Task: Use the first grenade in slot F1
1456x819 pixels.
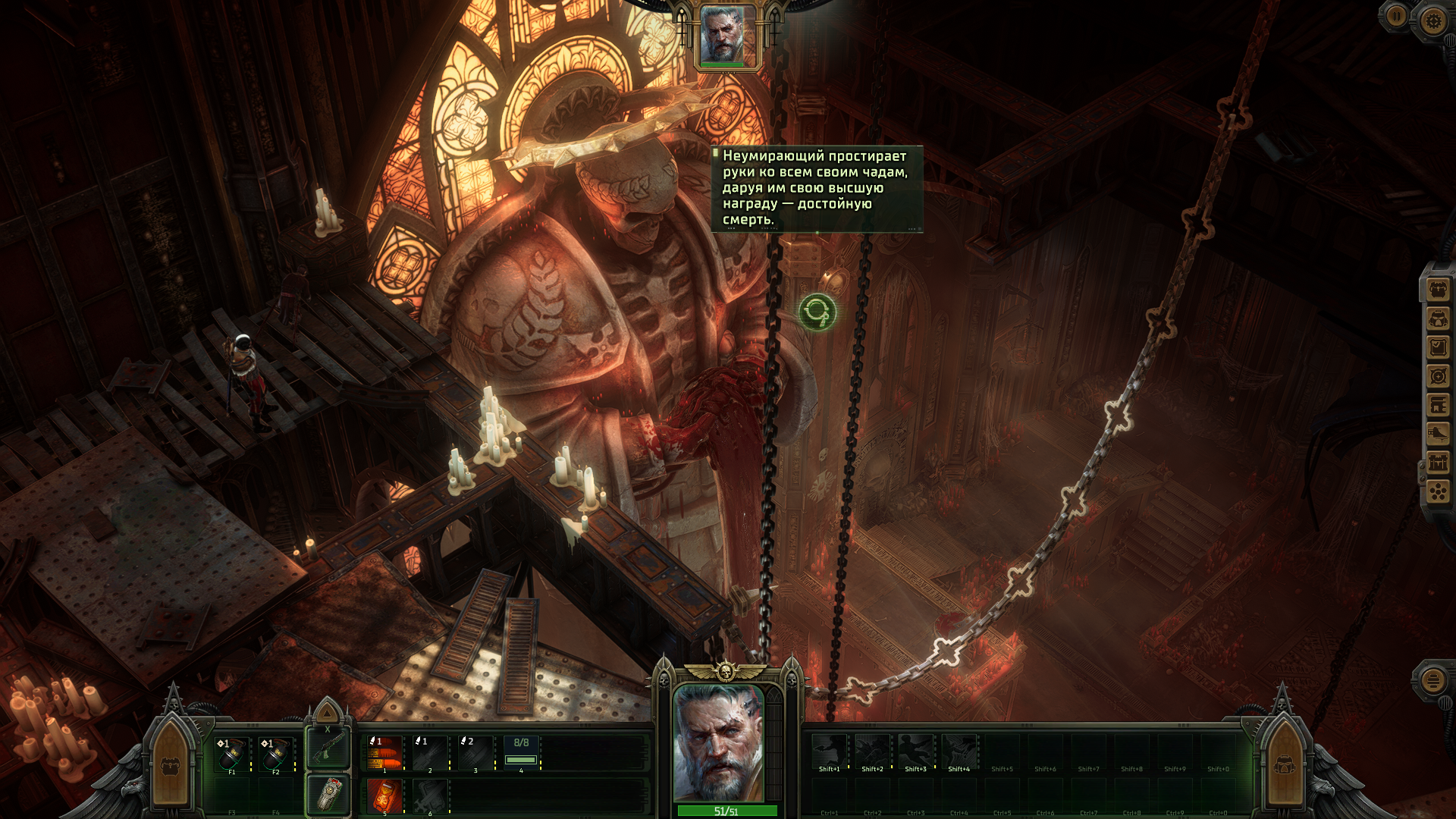Action: (x=231, y=754)
